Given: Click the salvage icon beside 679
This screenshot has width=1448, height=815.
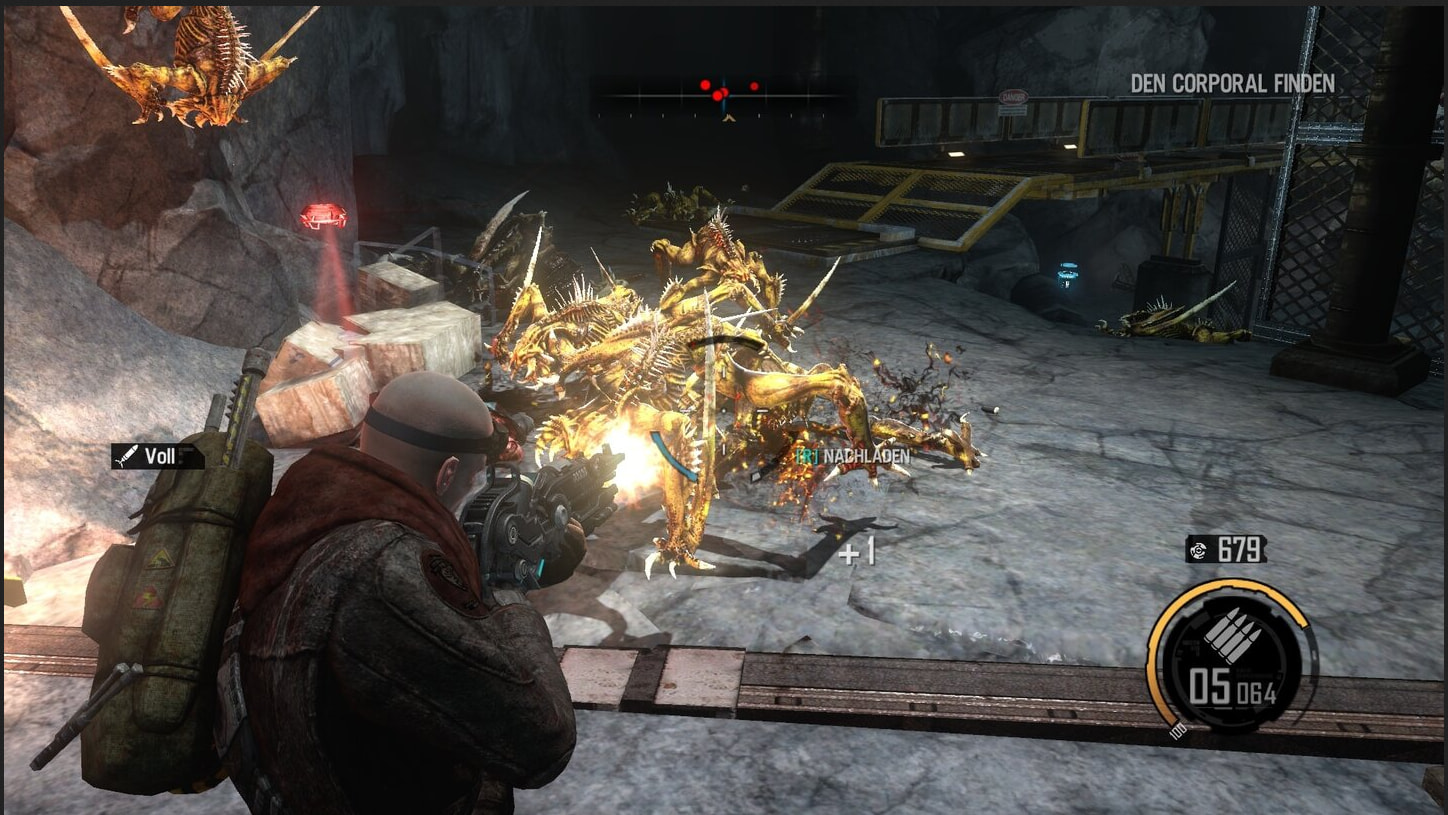Looking at the screenshot, I should 1199,550.
